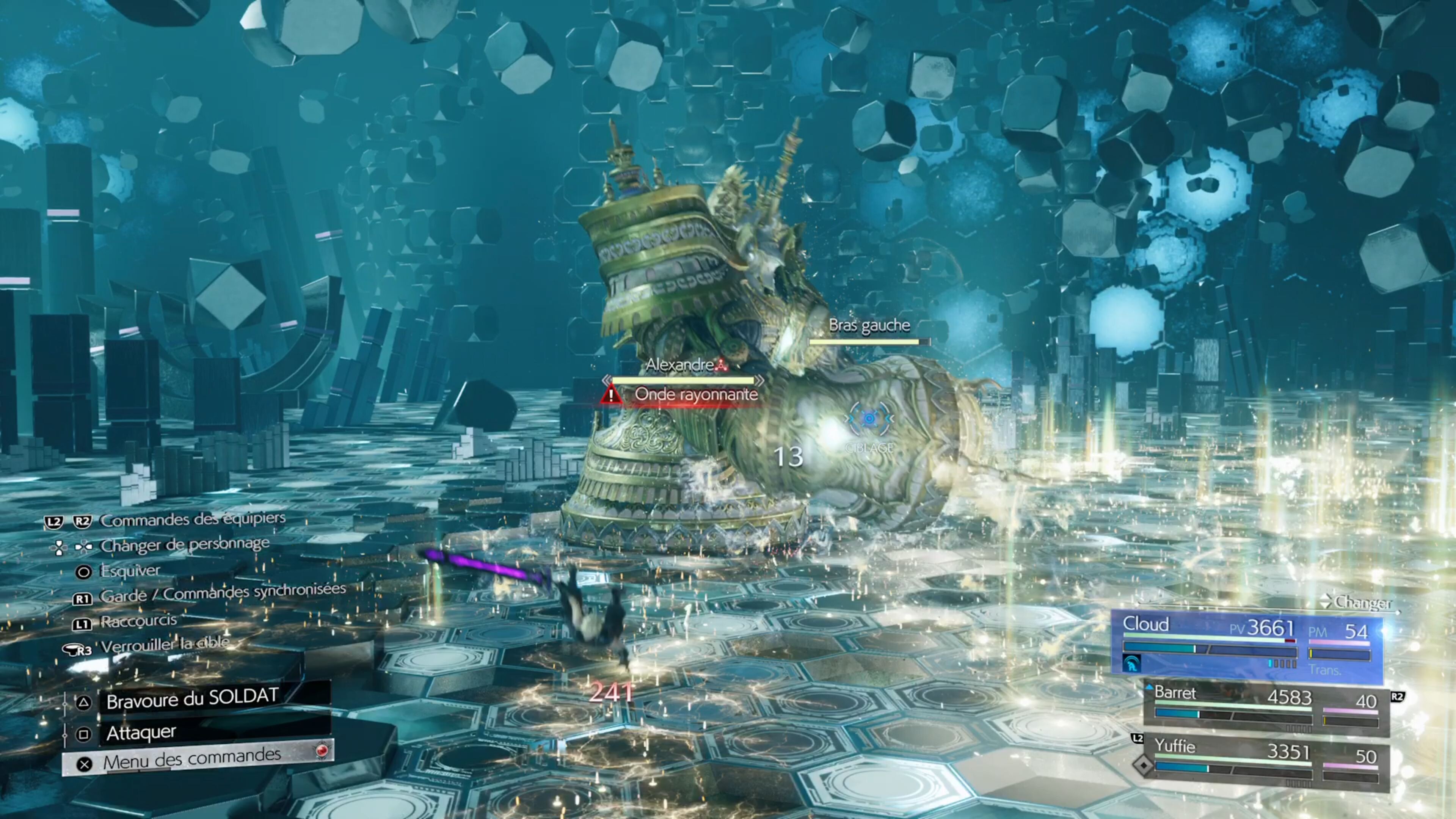Target the Bras gauche enemy label
The width and height of the screenshot is (1456, 819).
[x=869, y=326]
